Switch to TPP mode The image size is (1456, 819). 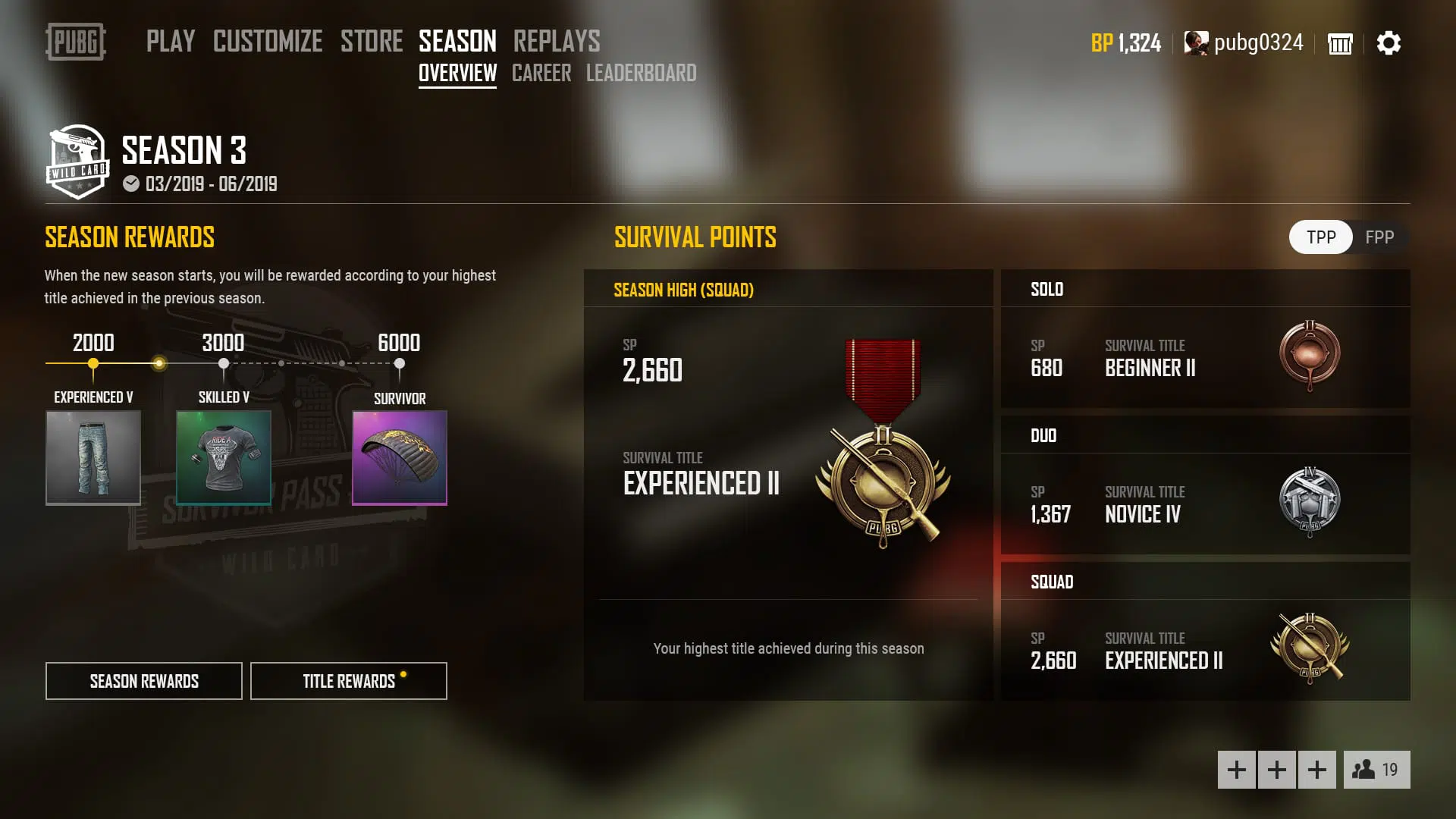coord(1319,237)
